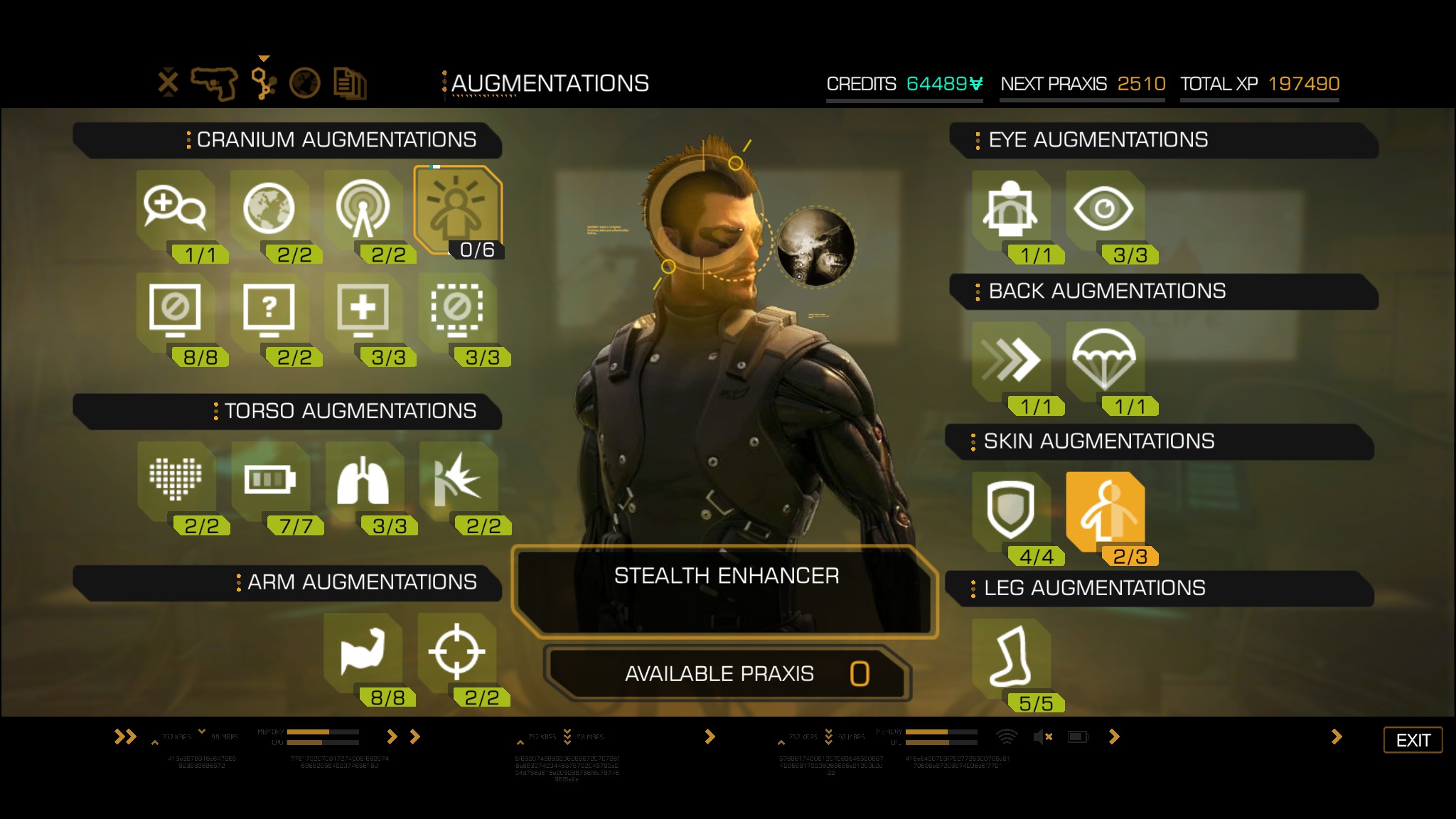Click the STEALTH ENHANCER name panel
This screenshot has width=1456, height=819.
tap(727, 576)
